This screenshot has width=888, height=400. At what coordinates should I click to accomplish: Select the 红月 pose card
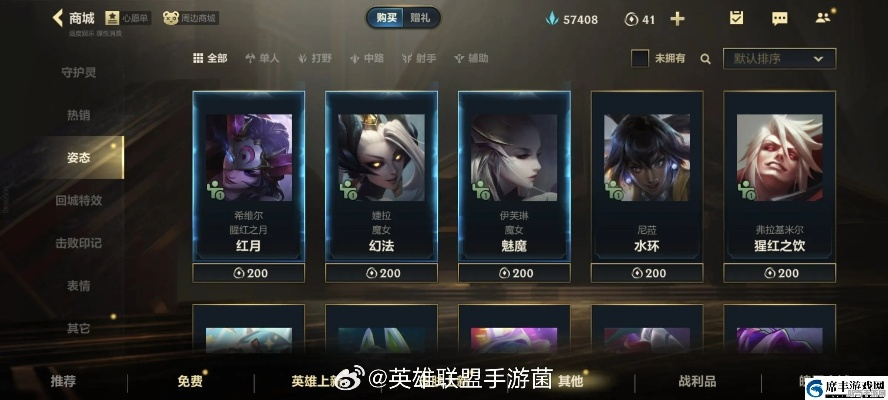(249, 180)
